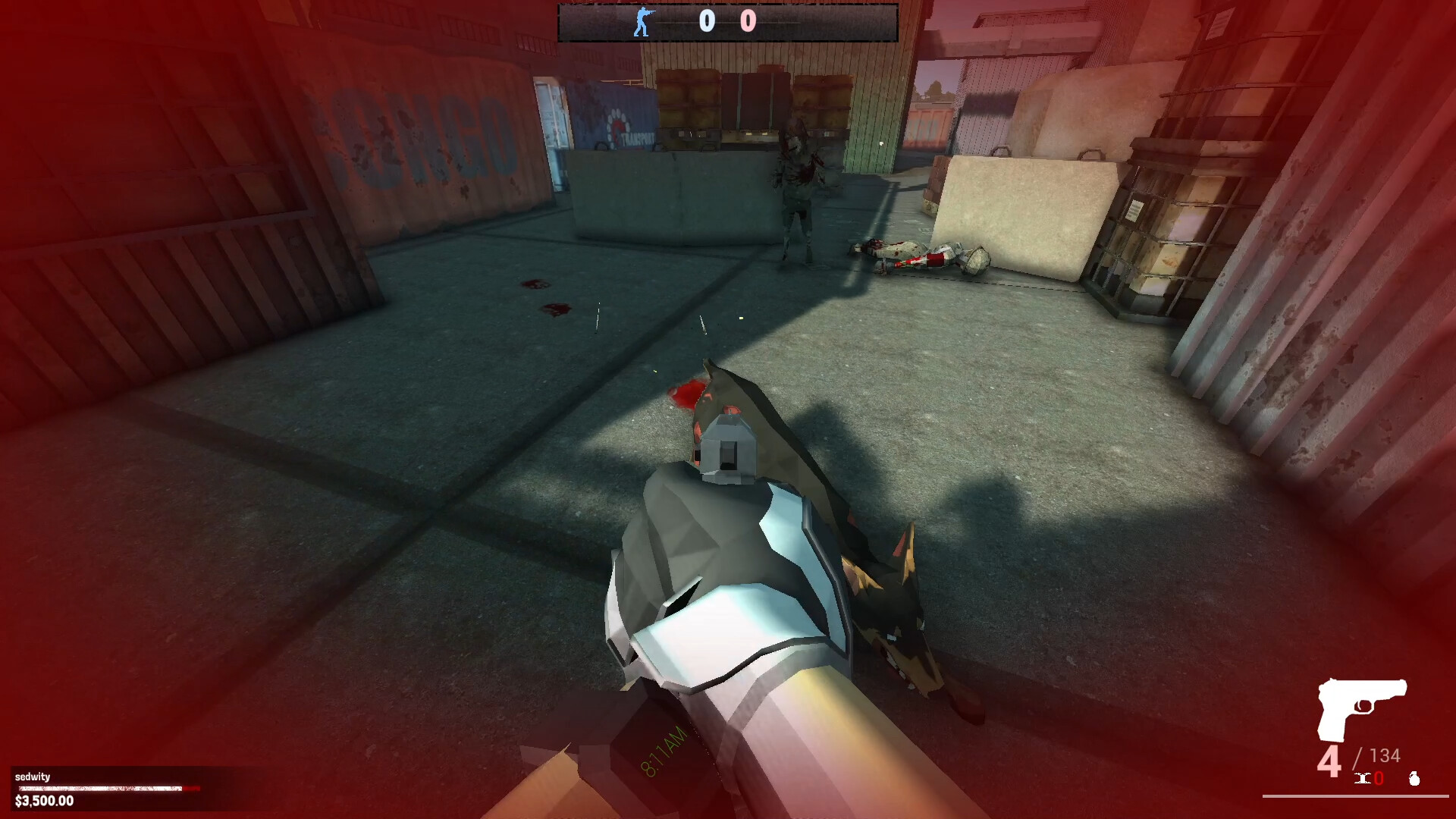
Task: Click the red 0 grenade count
Action: coord(1378,778)
